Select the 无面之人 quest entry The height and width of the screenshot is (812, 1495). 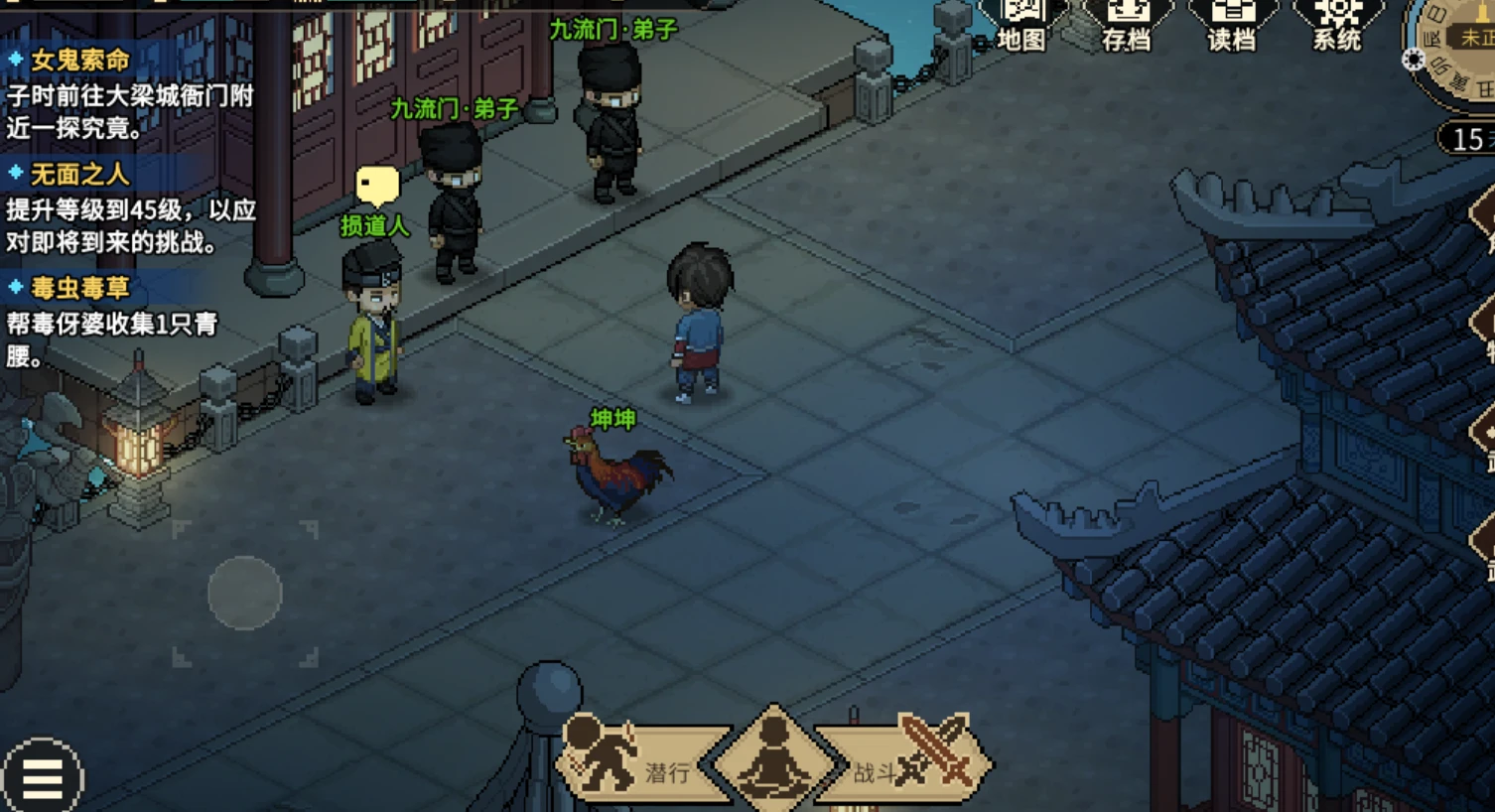80,175
